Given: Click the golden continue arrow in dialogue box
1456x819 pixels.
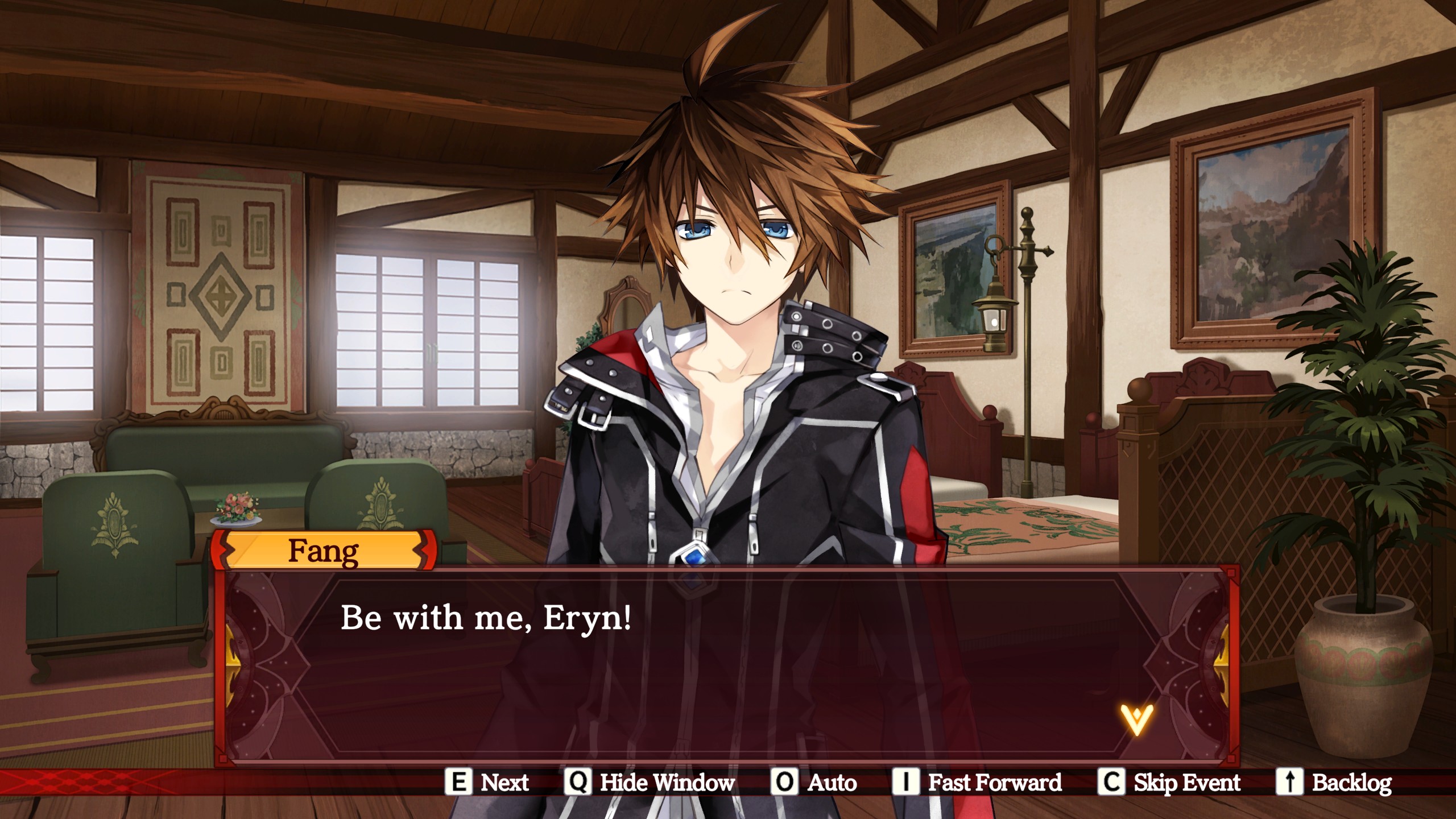Looking at the screenshot, I should tap(1136, 719).
